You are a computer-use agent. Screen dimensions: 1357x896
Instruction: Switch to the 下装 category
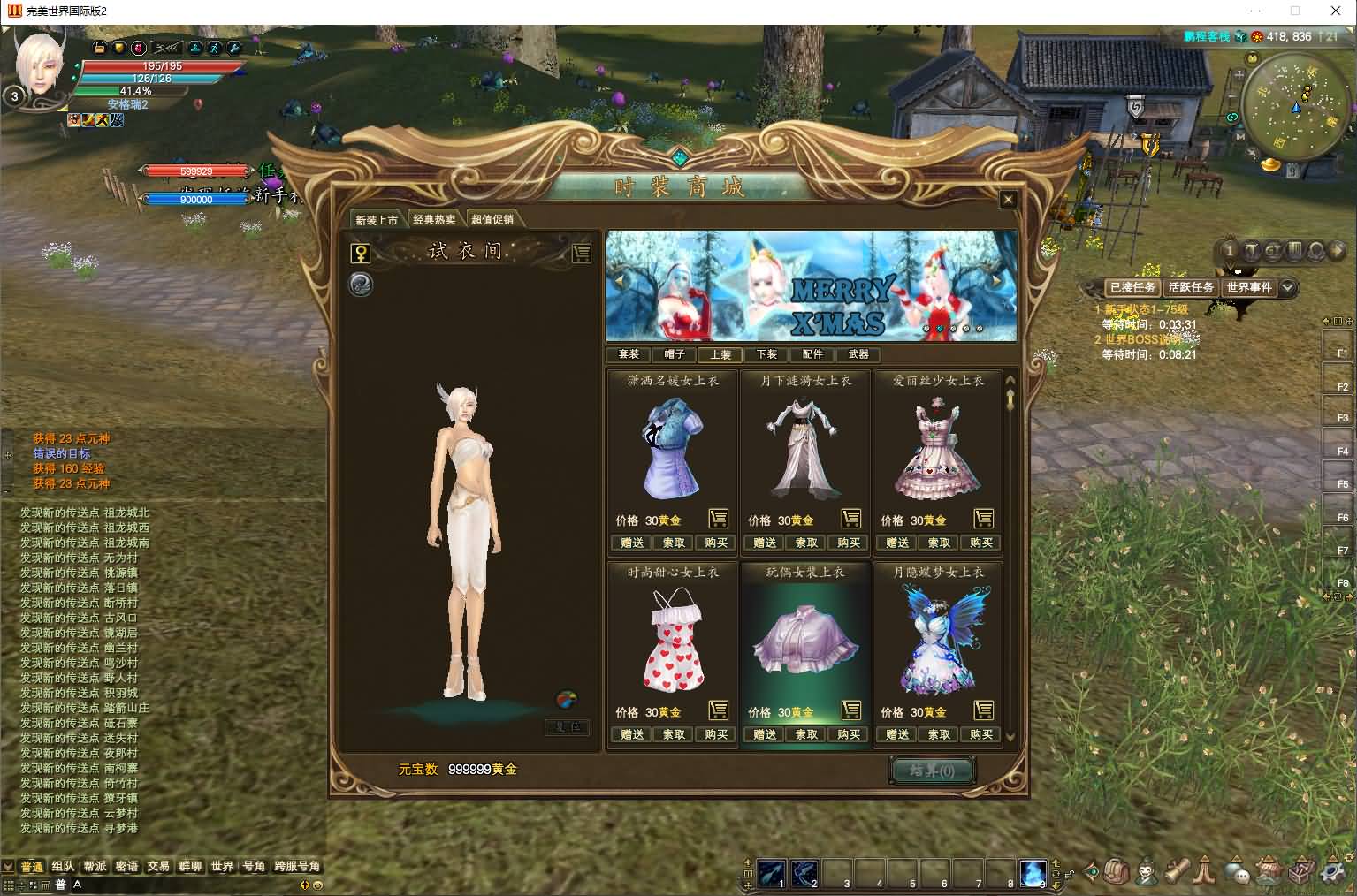766,354
